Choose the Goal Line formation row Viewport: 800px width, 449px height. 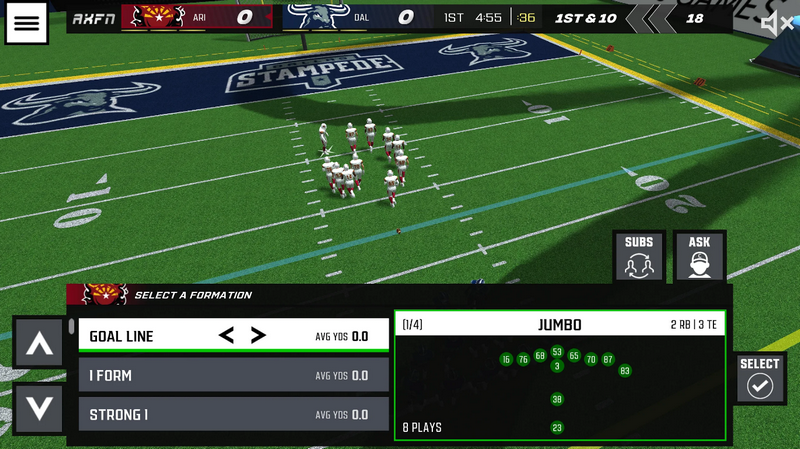(140, 336)
